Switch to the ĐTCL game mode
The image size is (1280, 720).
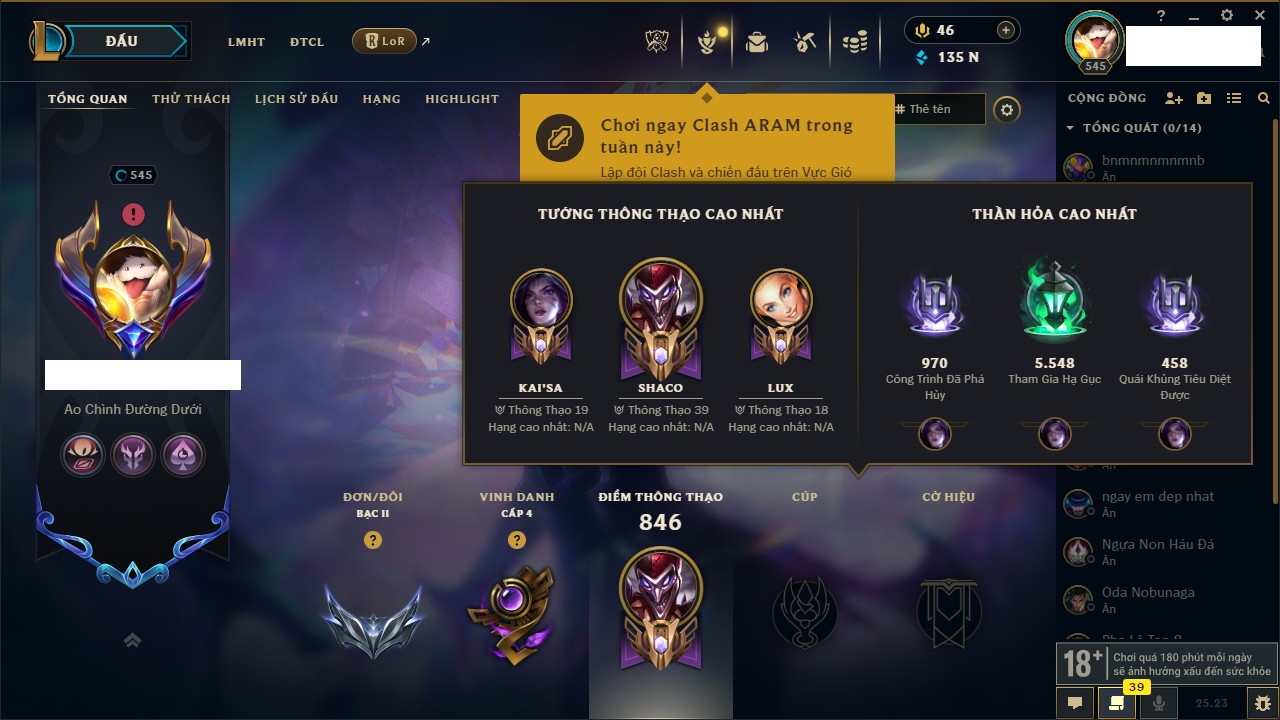point(307,42)
